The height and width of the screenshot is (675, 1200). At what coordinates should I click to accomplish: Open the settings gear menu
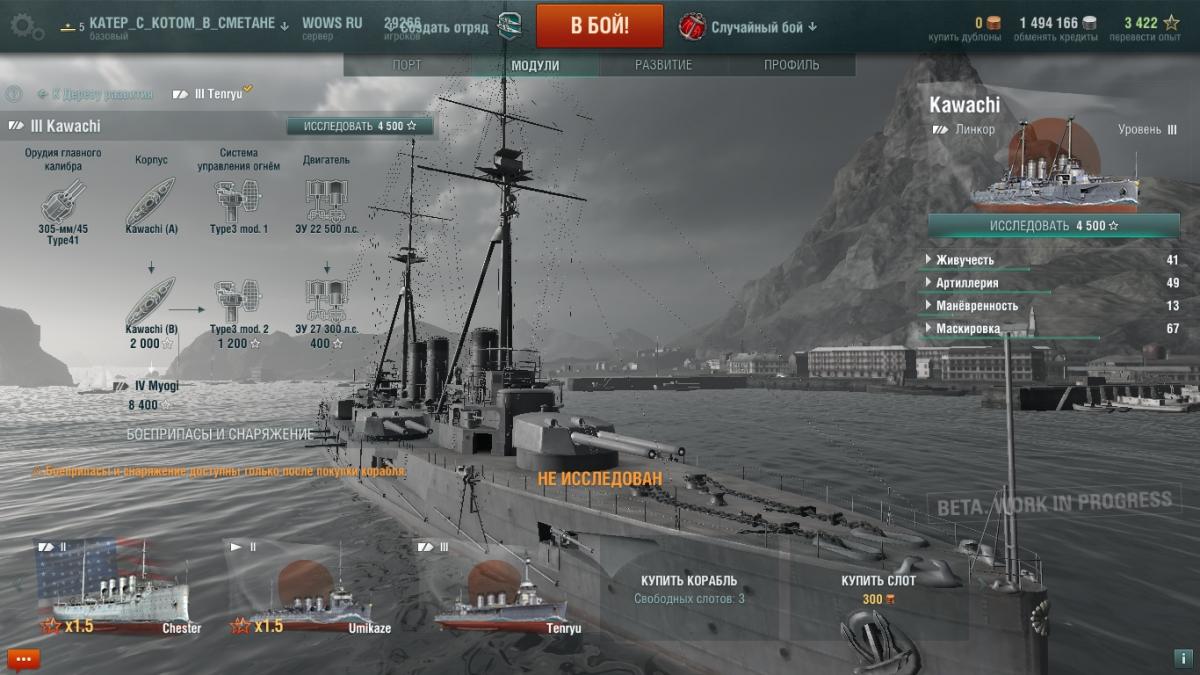click(26, 26)
